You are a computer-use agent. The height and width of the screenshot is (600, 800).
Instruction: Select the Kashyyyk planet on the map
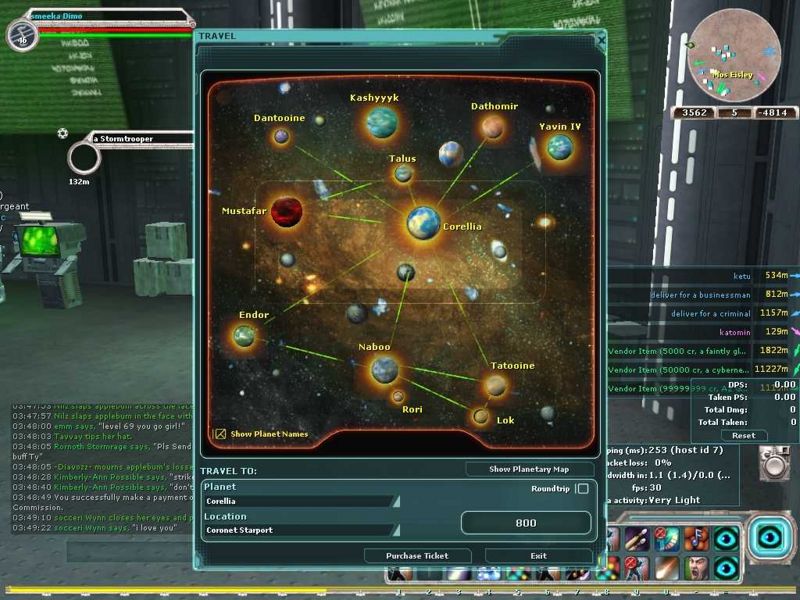(381, 122)
